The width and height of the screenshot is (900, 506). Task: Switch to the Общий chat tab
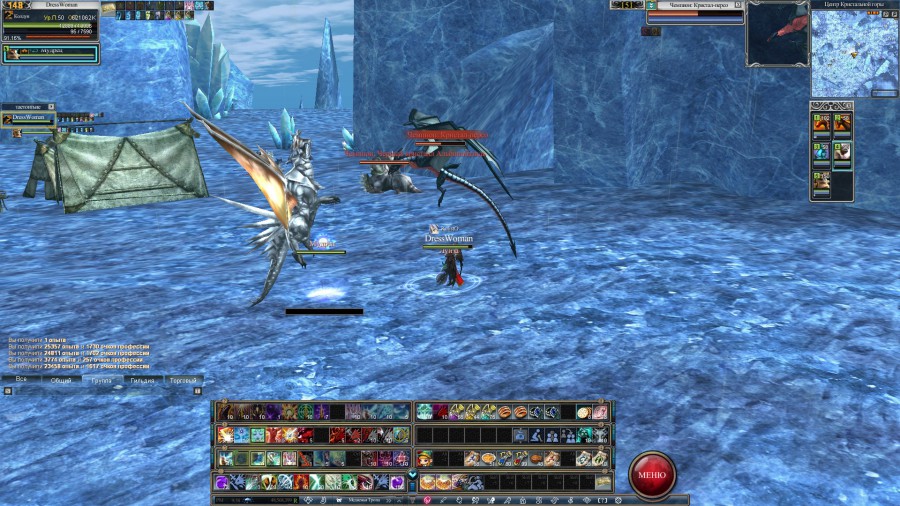tap(61, 380)
